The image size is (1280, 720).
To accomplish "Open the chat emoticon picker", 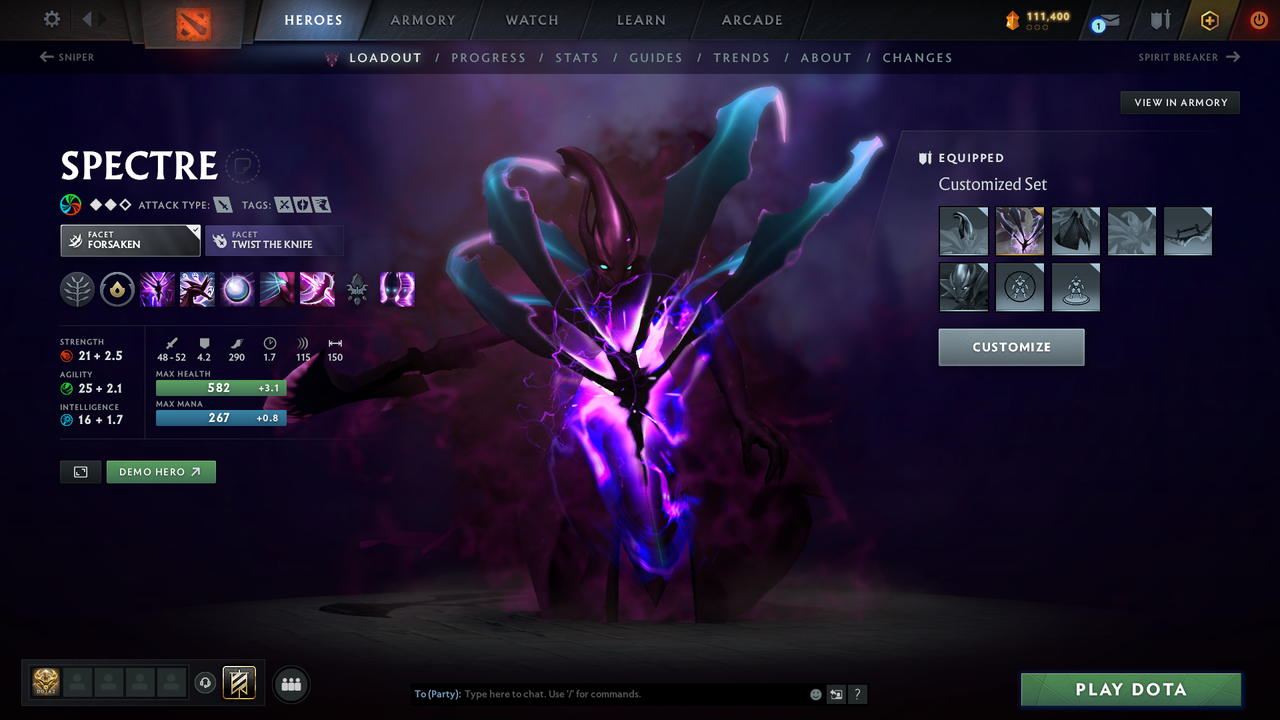I will tap(815, 693).
